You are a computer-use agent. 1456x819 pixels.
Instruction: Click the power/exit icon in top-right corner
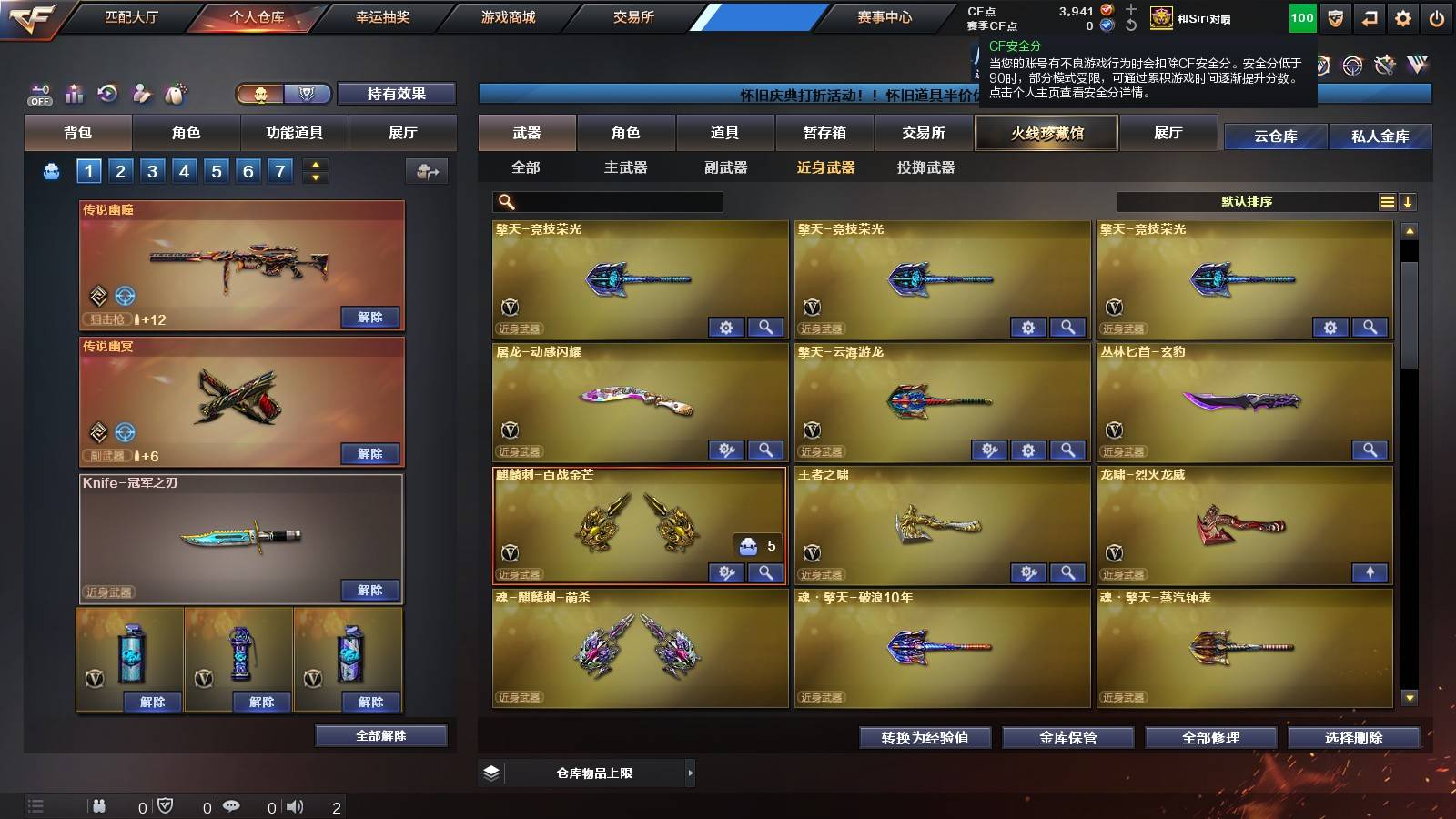(x=1438, y=16)
